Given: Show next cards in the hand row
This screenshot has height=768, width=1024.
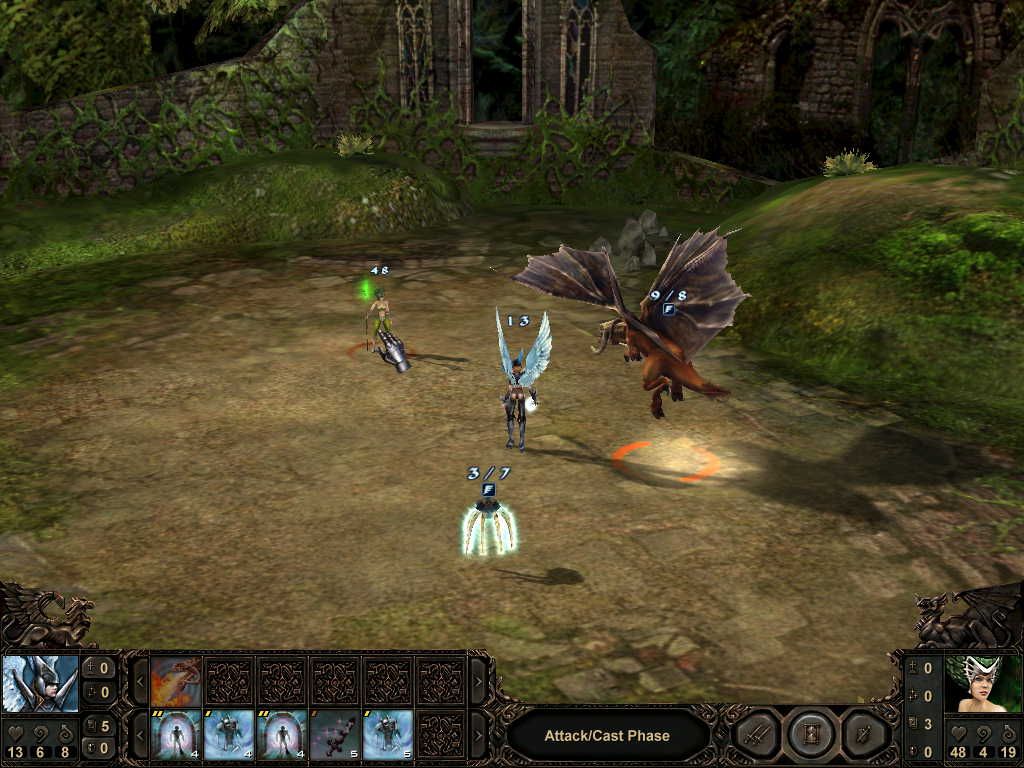Looking at the screenshot, I should 477,735.
